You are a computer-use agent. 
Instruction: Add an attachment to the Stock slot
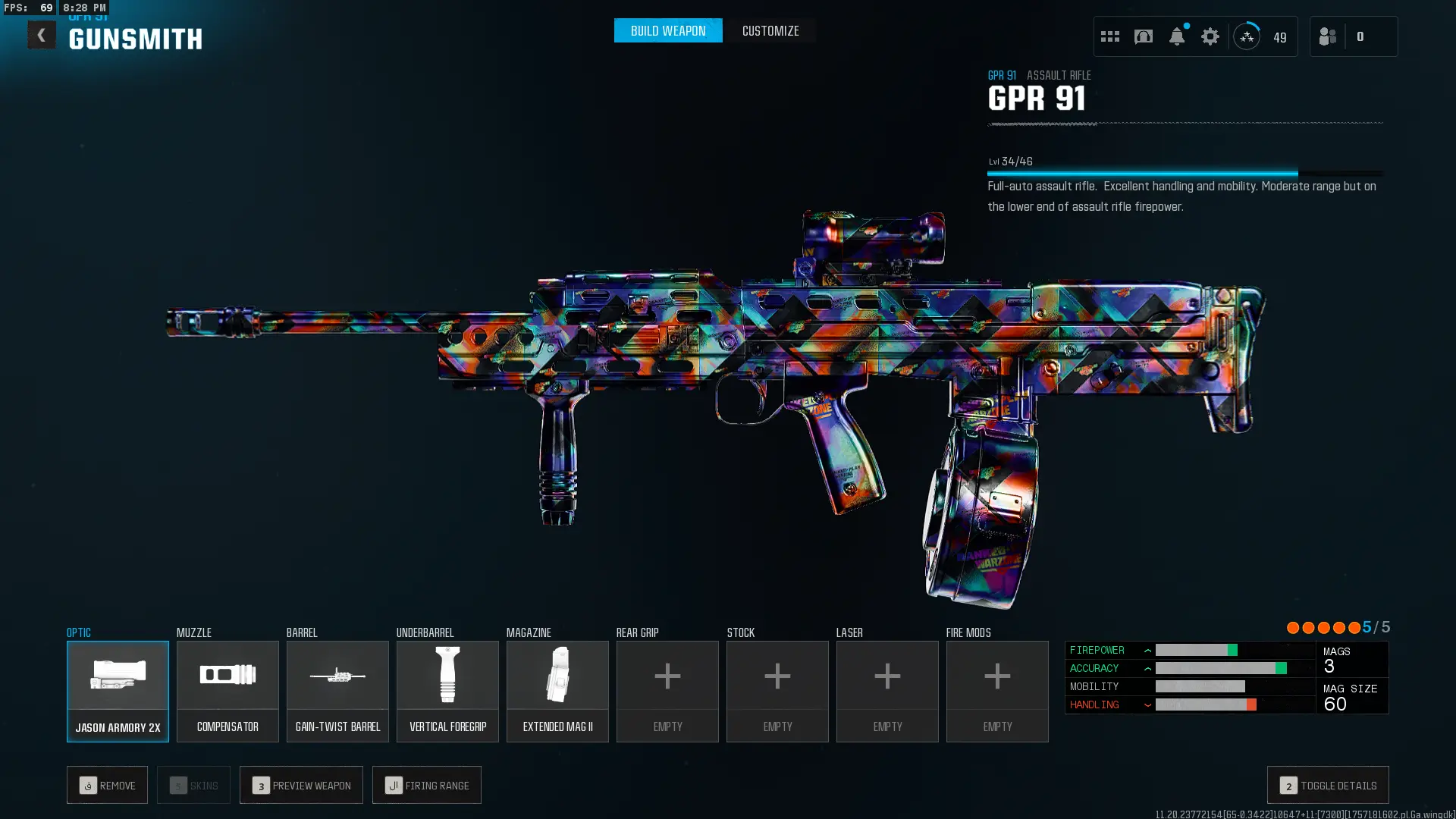(x=777, y=691)
